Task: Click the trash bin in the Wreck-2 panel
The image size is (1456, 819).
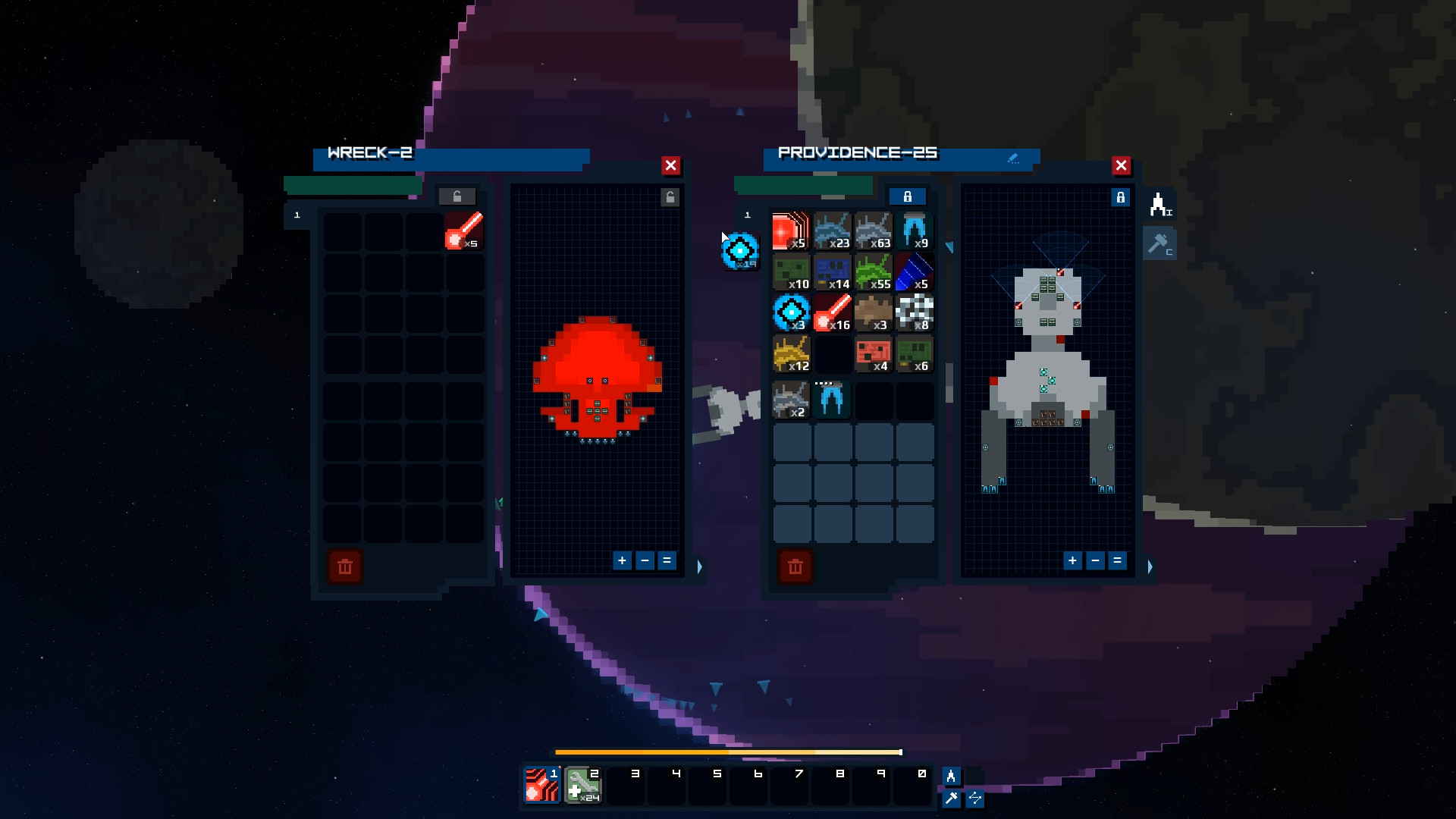Action: [345, 566]
